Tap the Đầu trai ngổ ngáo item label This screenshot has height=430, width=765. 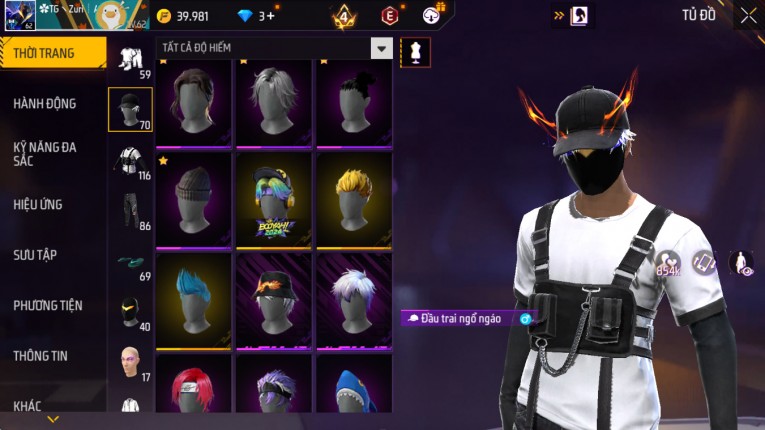coord(466,319)
